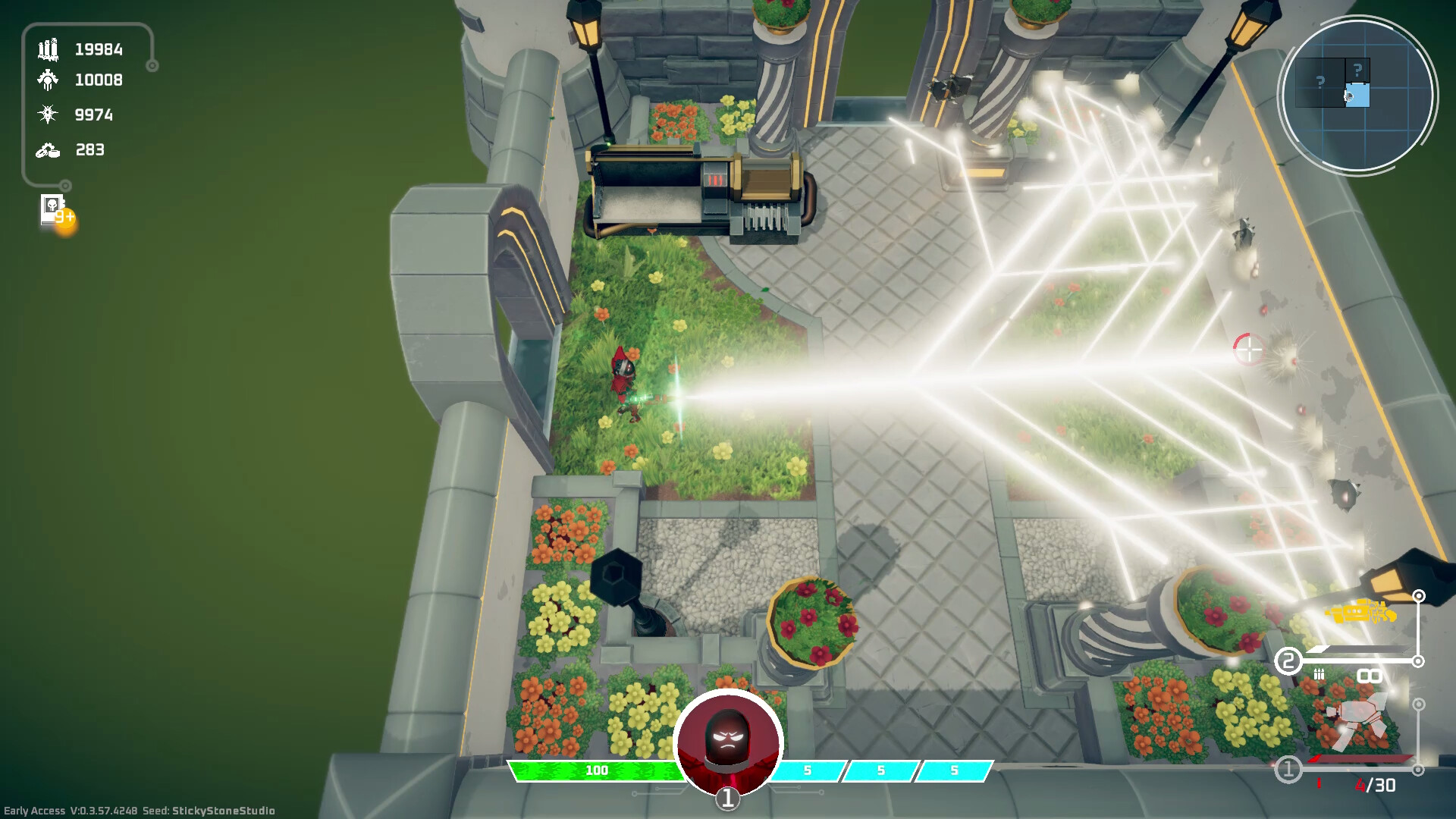Click the infinity ammo symbol on slot 2
The width and height of the screenshot is (1456, 819).
tap(1370, 674)
